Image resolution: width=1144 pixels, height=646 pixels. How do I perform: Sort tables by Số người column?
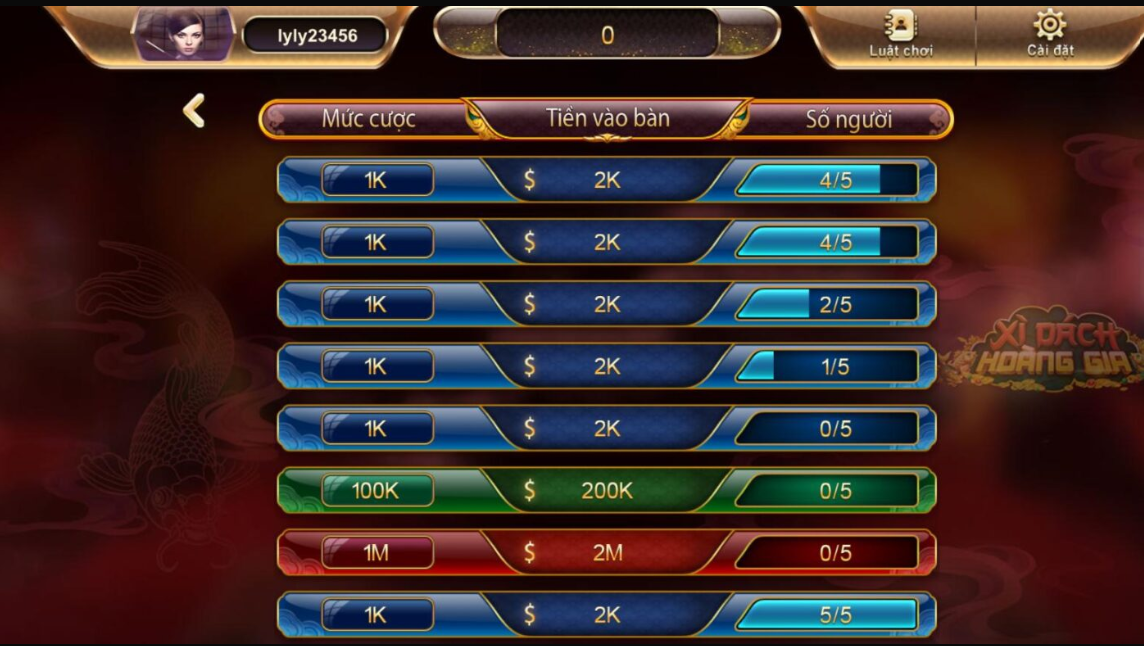coord(848,119)
